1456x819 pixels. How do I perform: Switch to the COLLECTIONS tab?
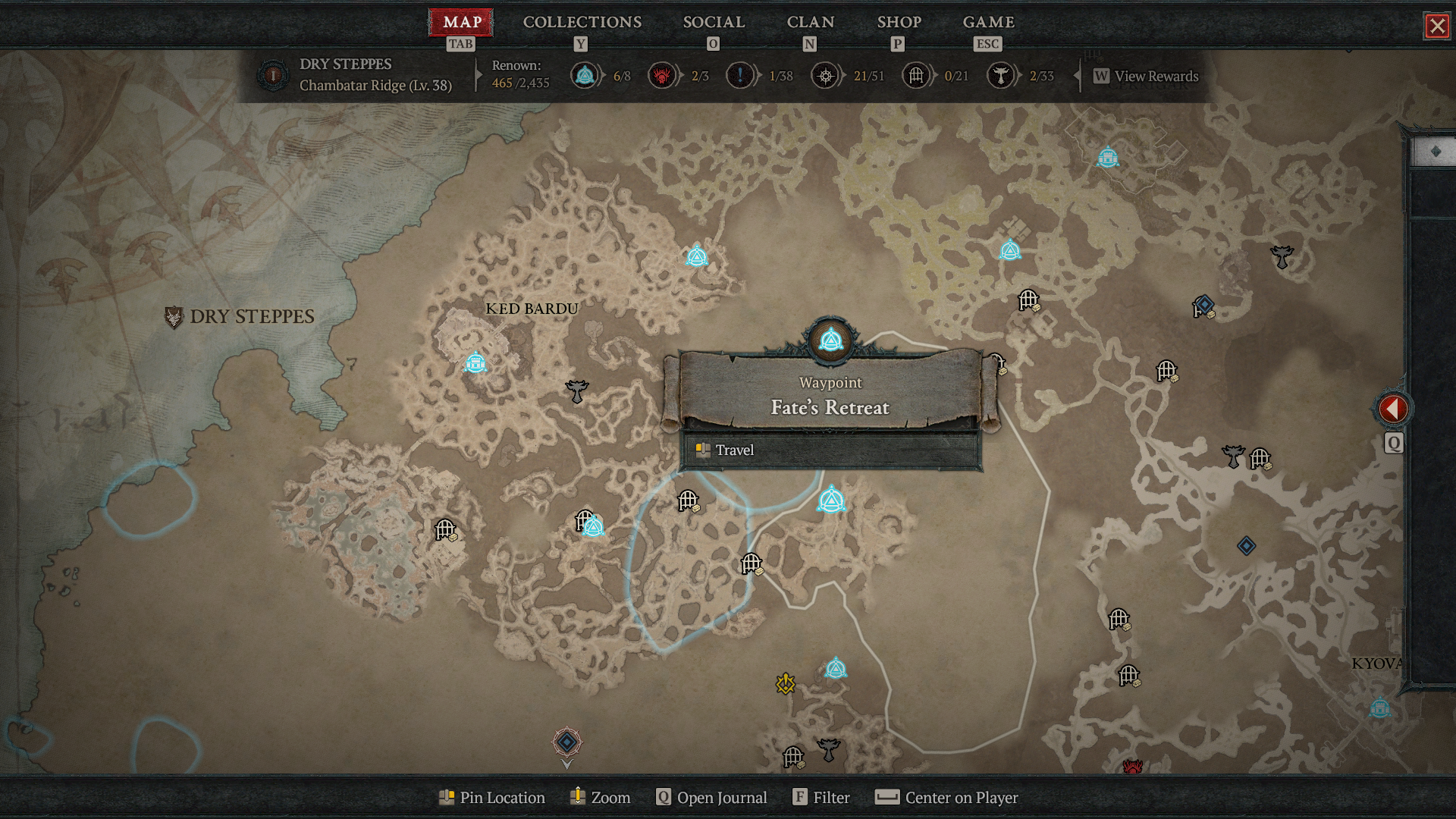coord(581,22)
